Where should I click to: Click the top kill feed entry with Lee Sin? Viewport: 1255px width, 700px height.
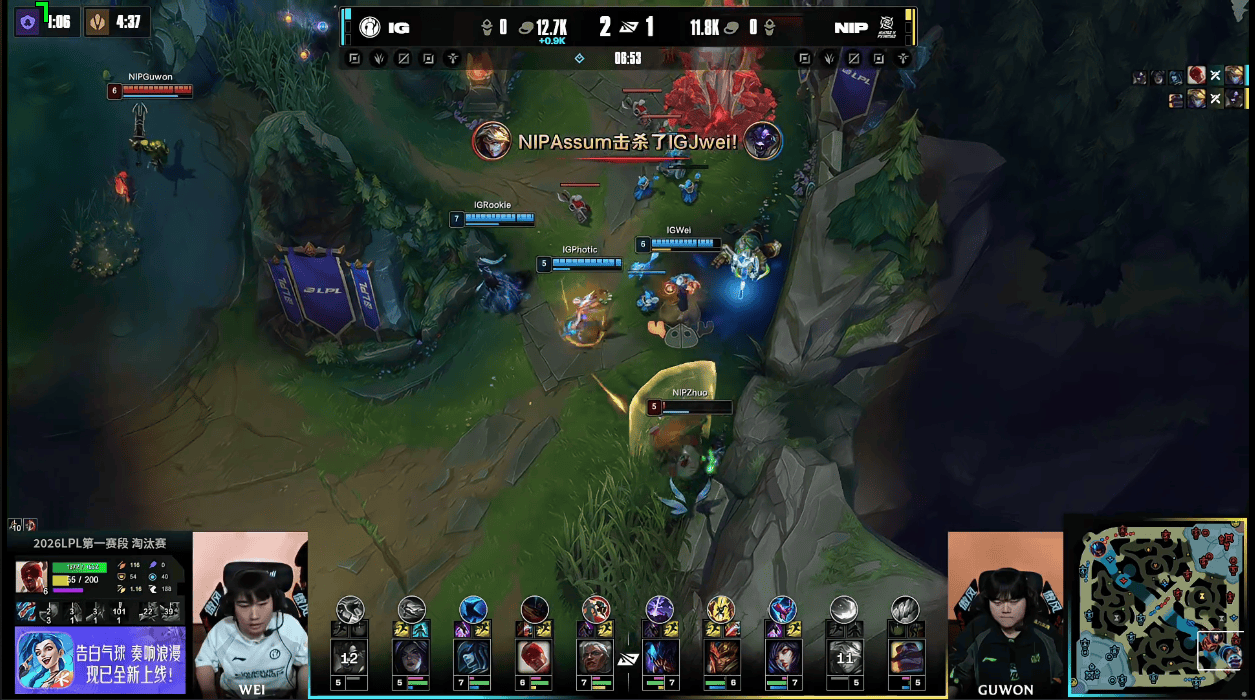[x=1196, y=76]
